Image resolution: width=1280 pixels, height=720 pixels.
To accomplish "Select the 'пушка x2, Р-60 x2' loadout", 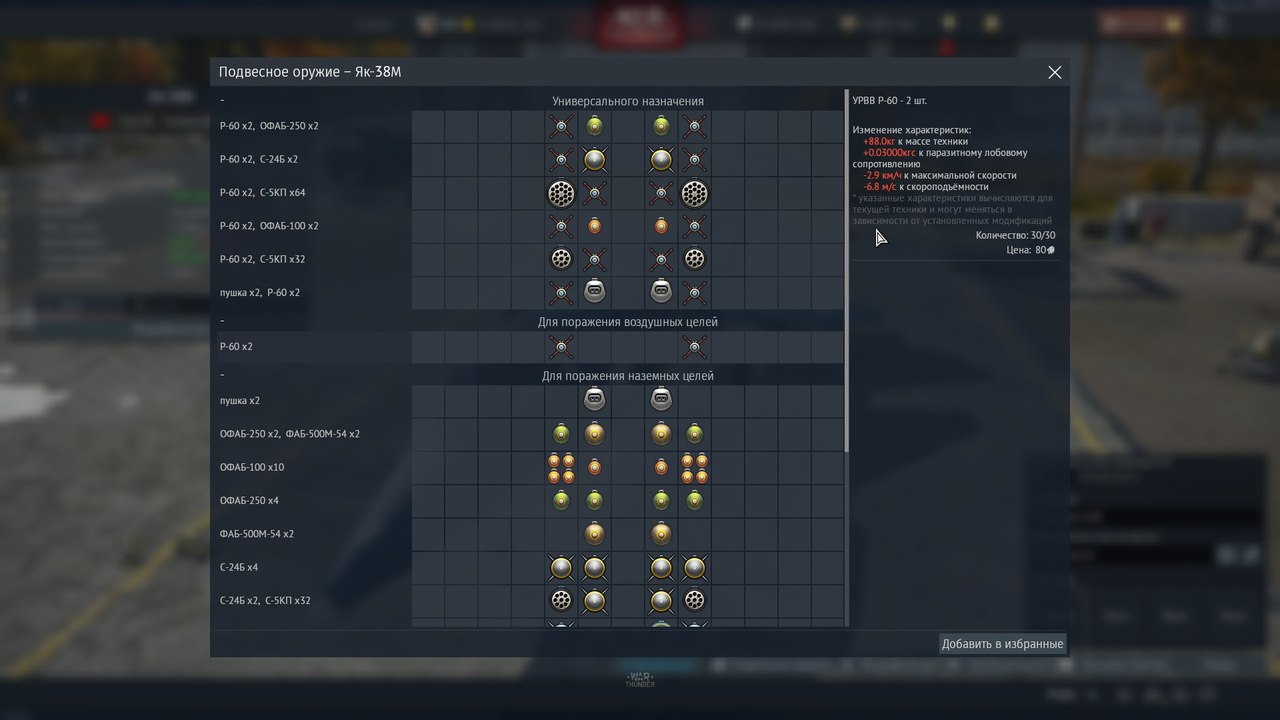I will click(x=260, y=293).
